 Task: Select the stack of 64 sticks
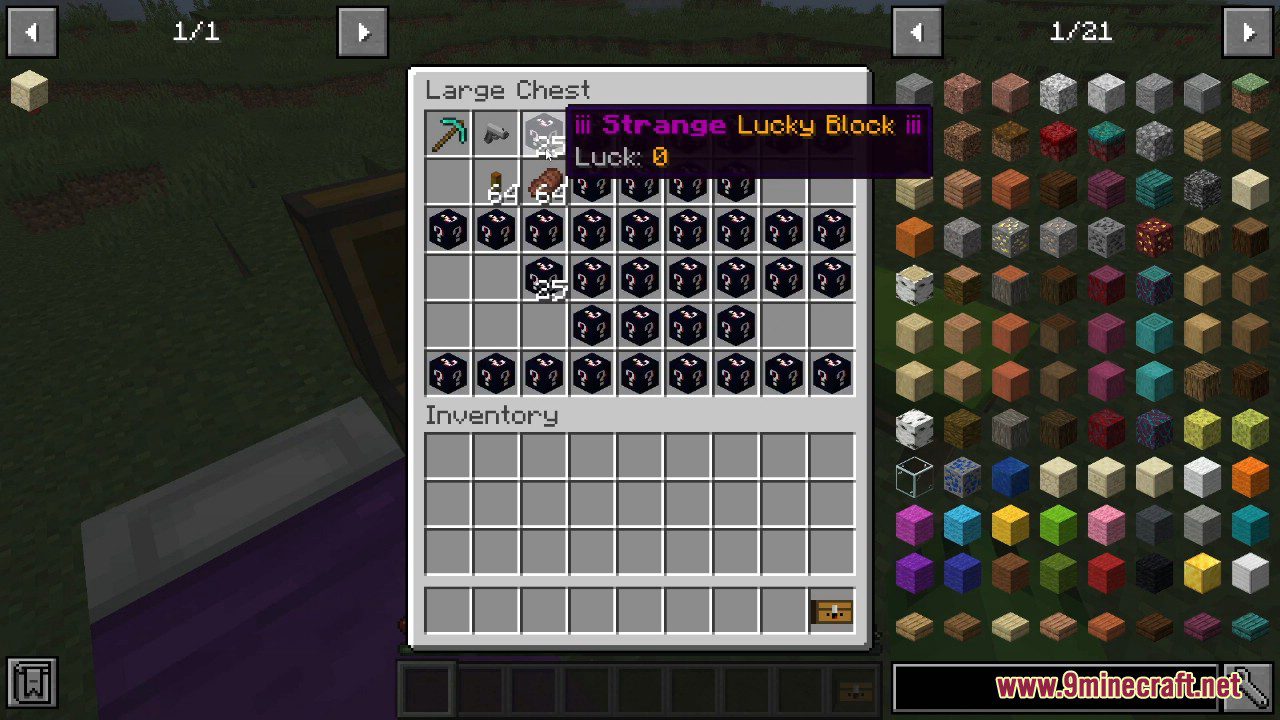click(495, 181)
